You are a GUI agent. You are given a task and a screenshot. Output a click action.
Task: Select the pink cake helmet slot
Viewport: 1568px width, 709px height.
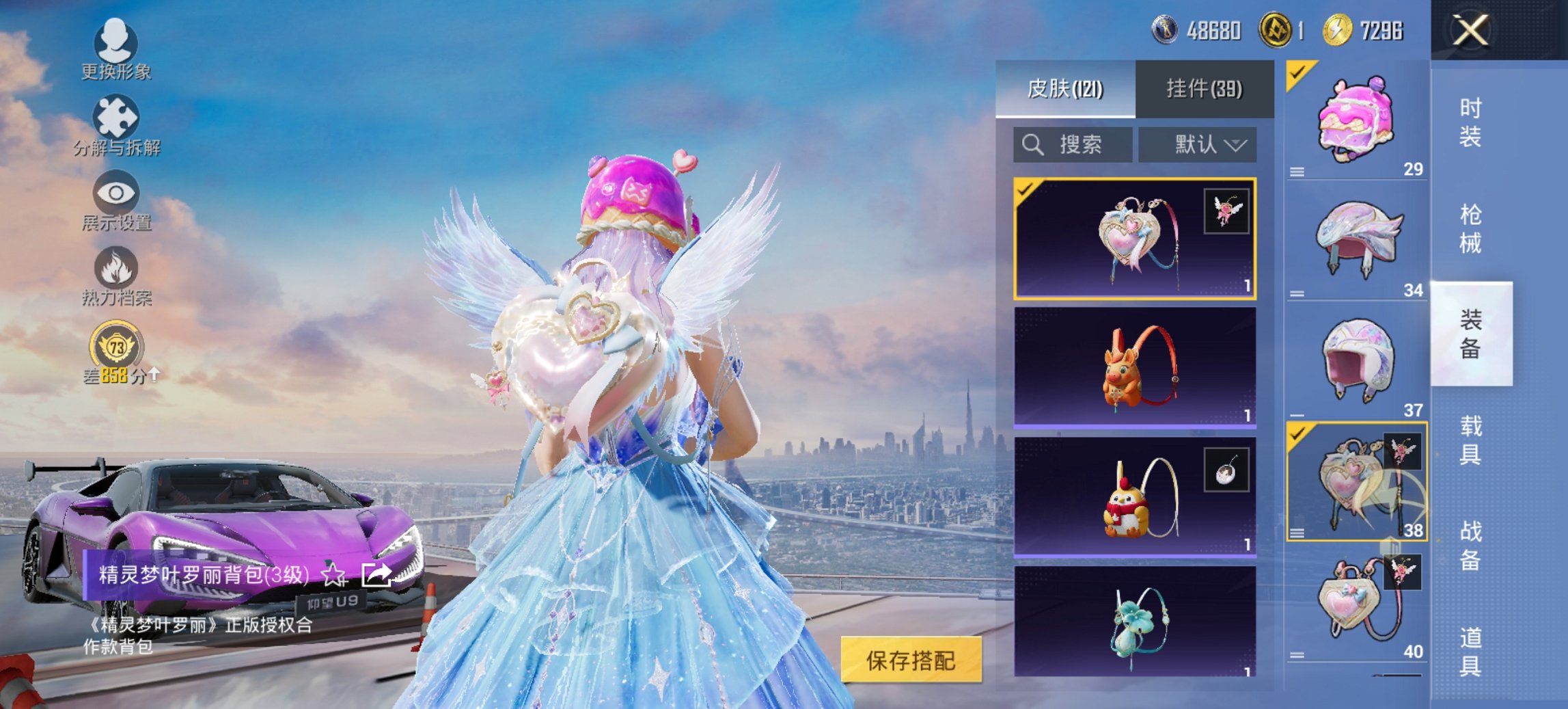coord(1356,121)
